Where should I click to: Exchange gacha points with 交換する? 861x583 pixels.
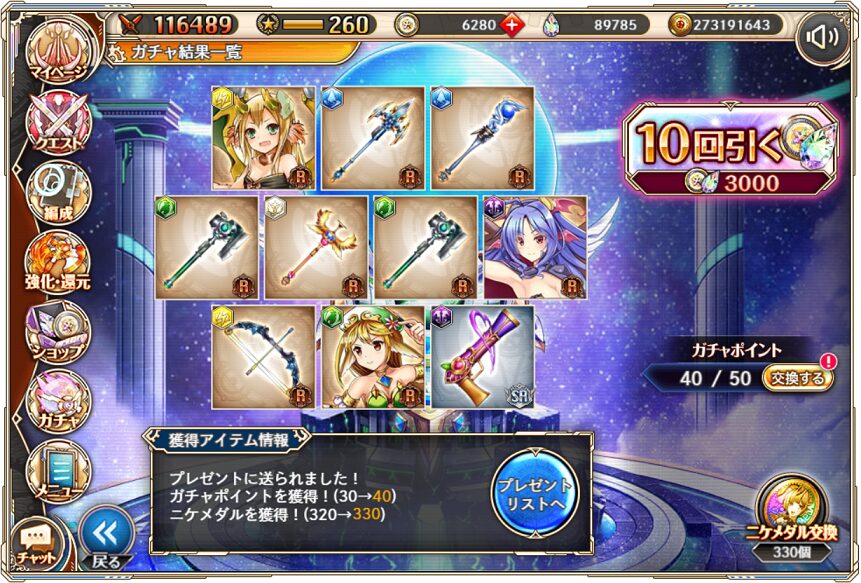coord(797,379)
